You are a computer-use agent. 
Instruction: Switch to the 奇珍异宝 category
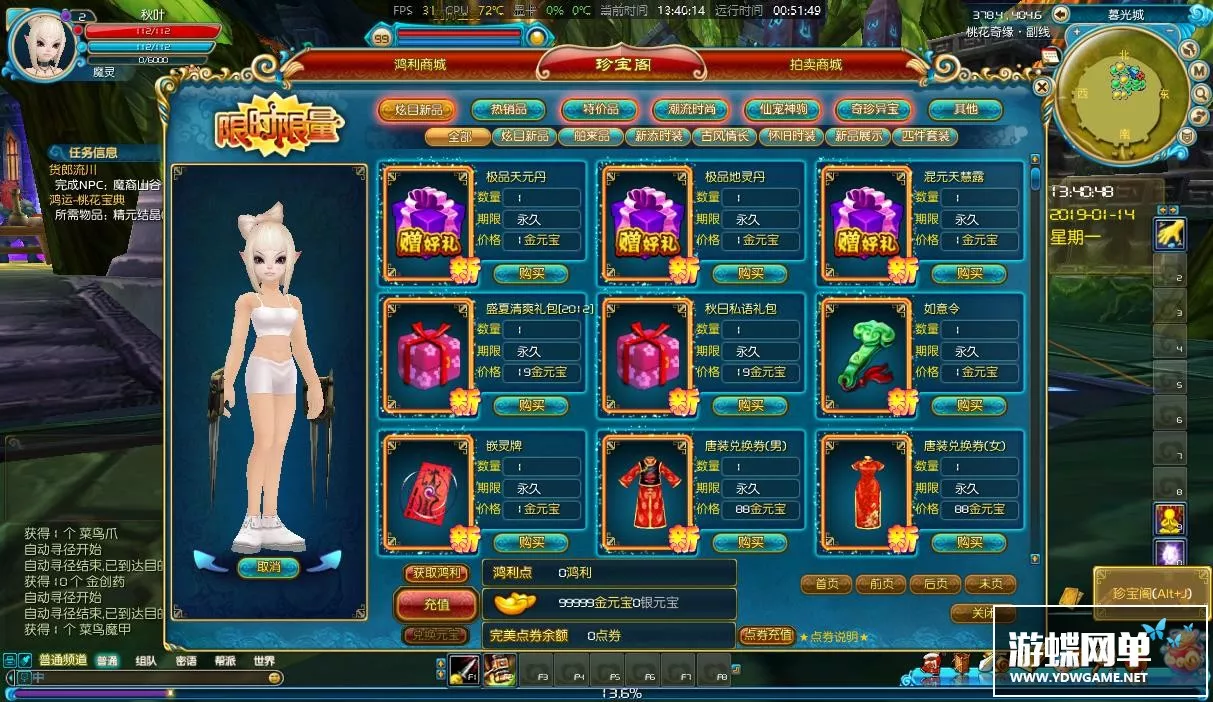pos(874,110)
